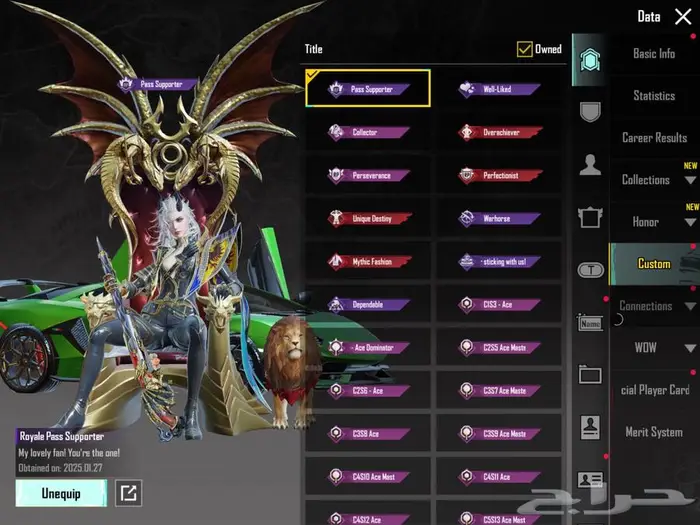Choose the Warhorse title
The height and width of the screenshot is (525, 700).
tap(498, 218)
